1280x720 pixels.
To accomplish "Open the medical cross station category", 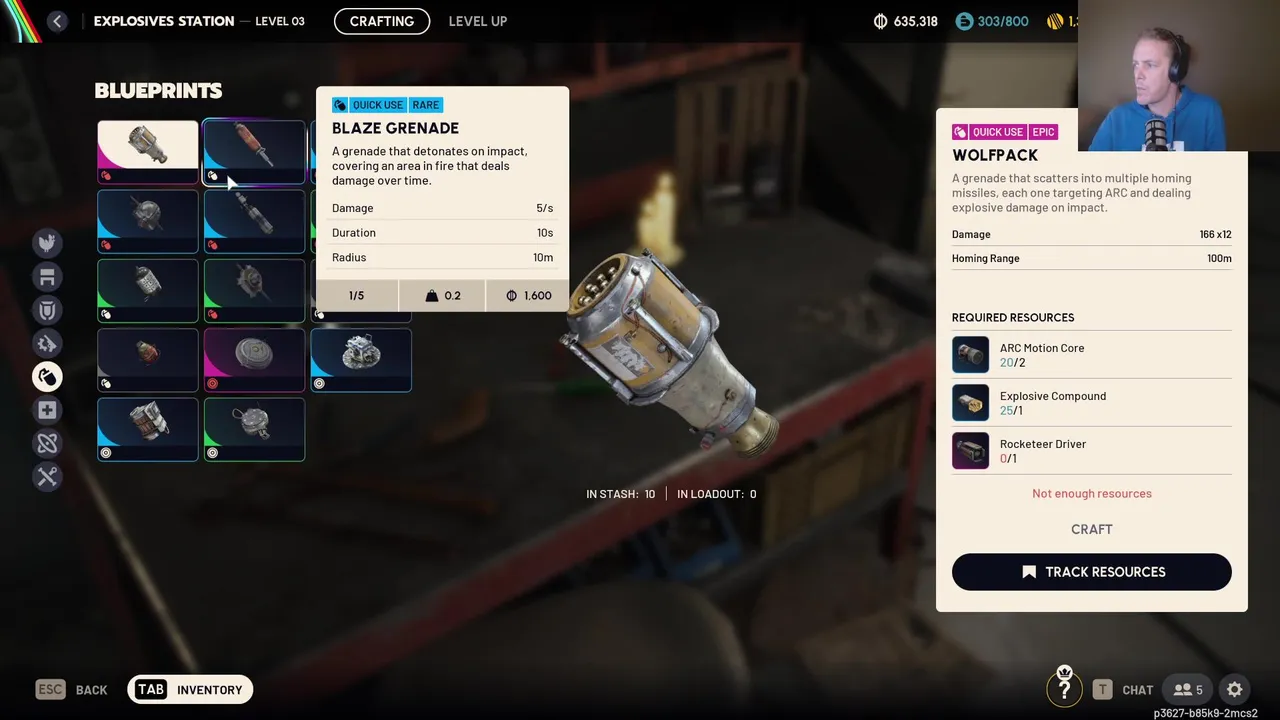I will [x=47, y=410].
